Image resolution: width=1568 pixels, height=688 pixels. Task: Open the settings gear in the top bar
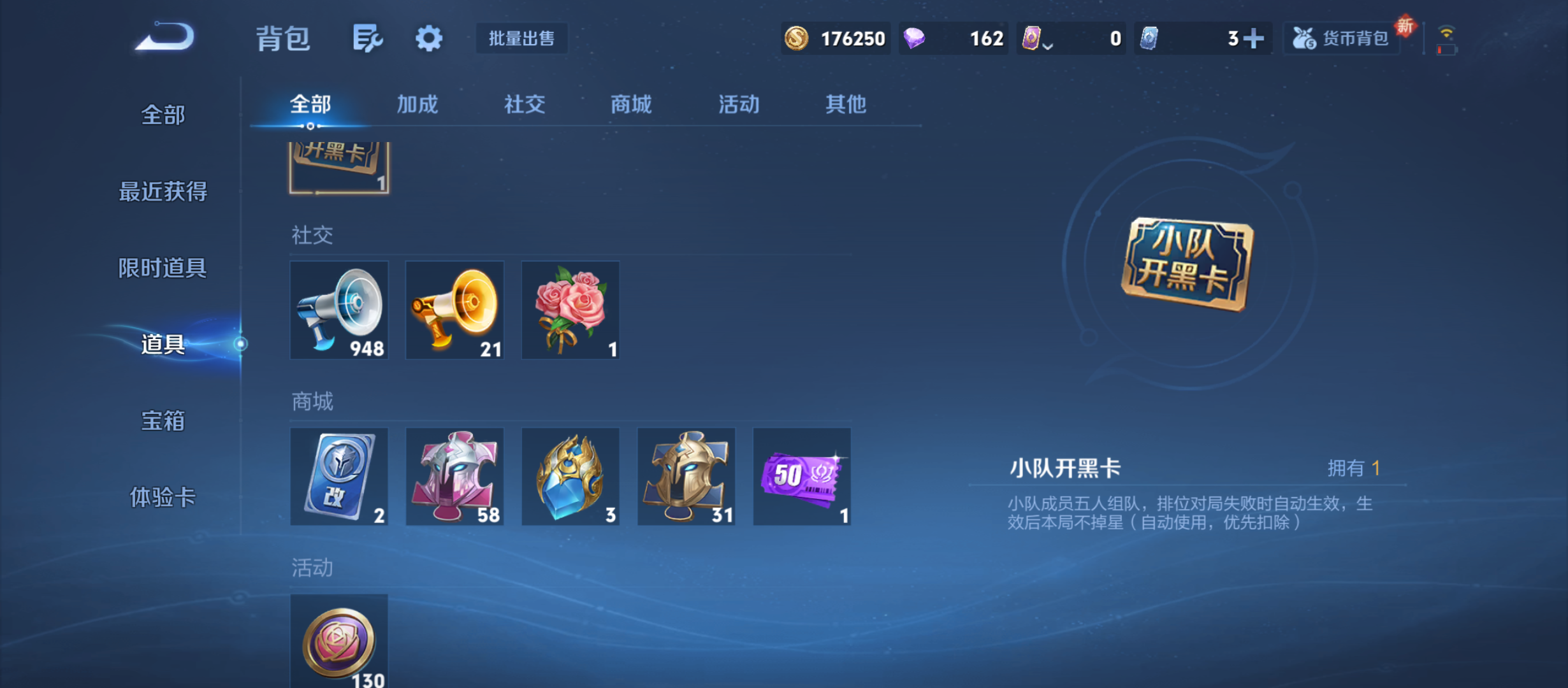(428, 38)
